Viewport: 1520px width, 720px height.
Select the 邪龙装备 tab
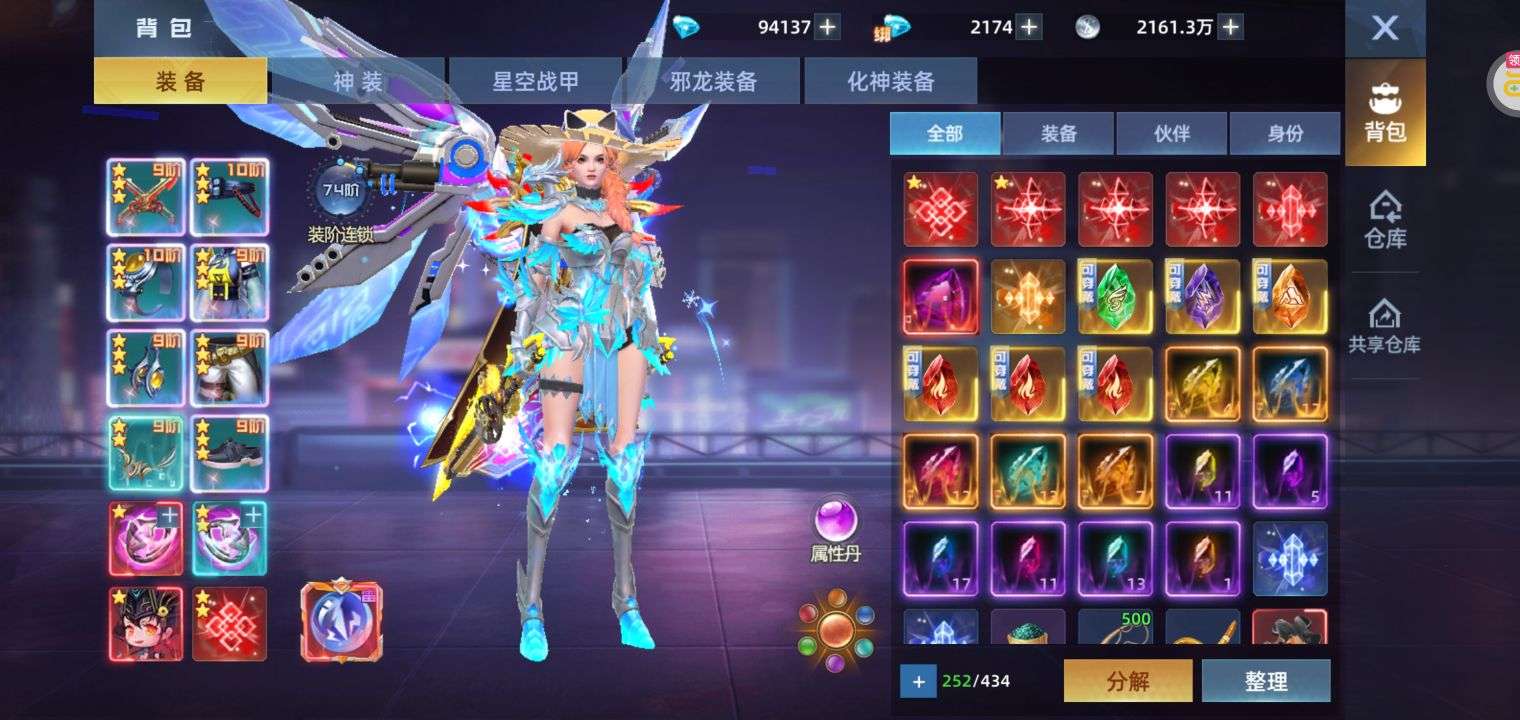pos(713,81)
